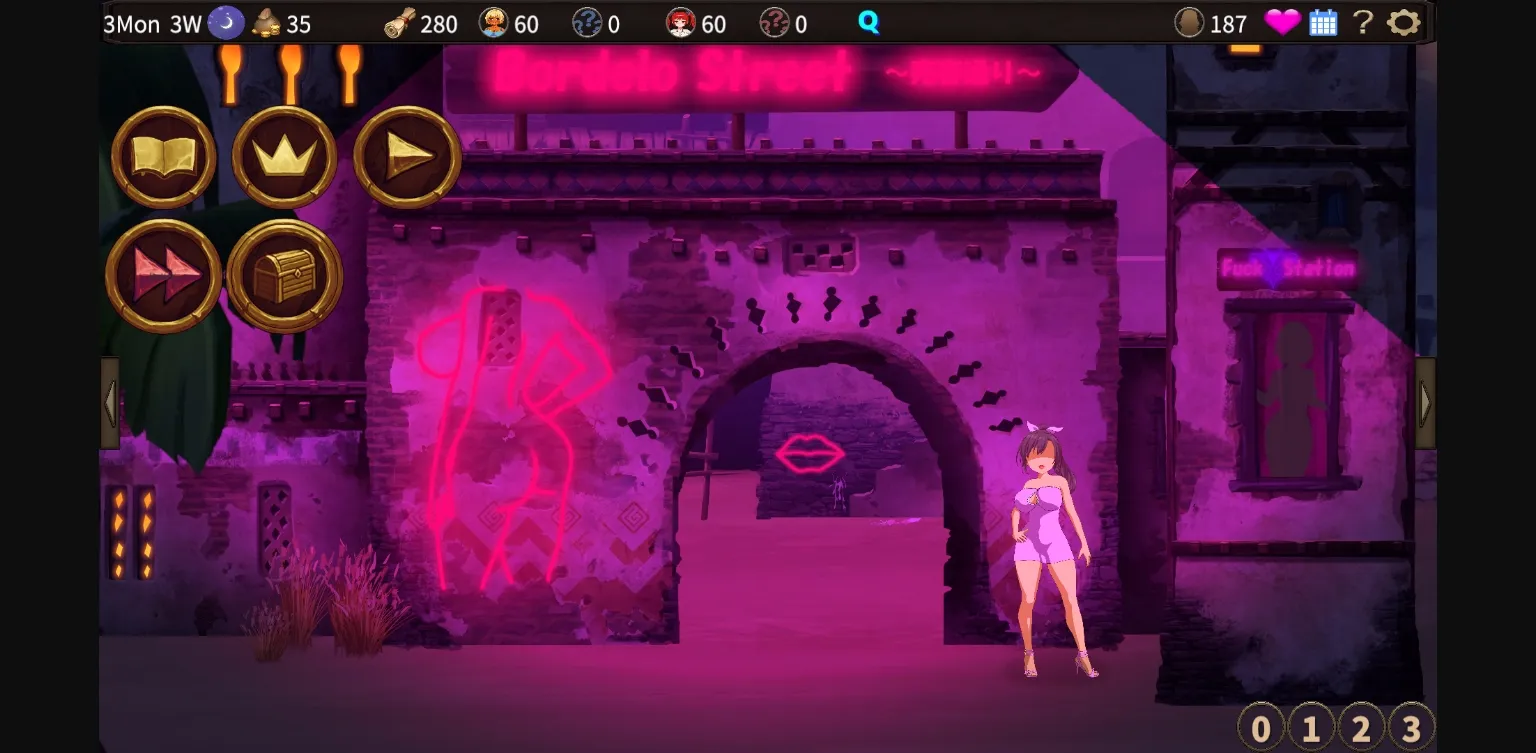Viewport: 1536px width, 753px height.
Task: Open the settings gear menu
Action: pos(1406,21)
